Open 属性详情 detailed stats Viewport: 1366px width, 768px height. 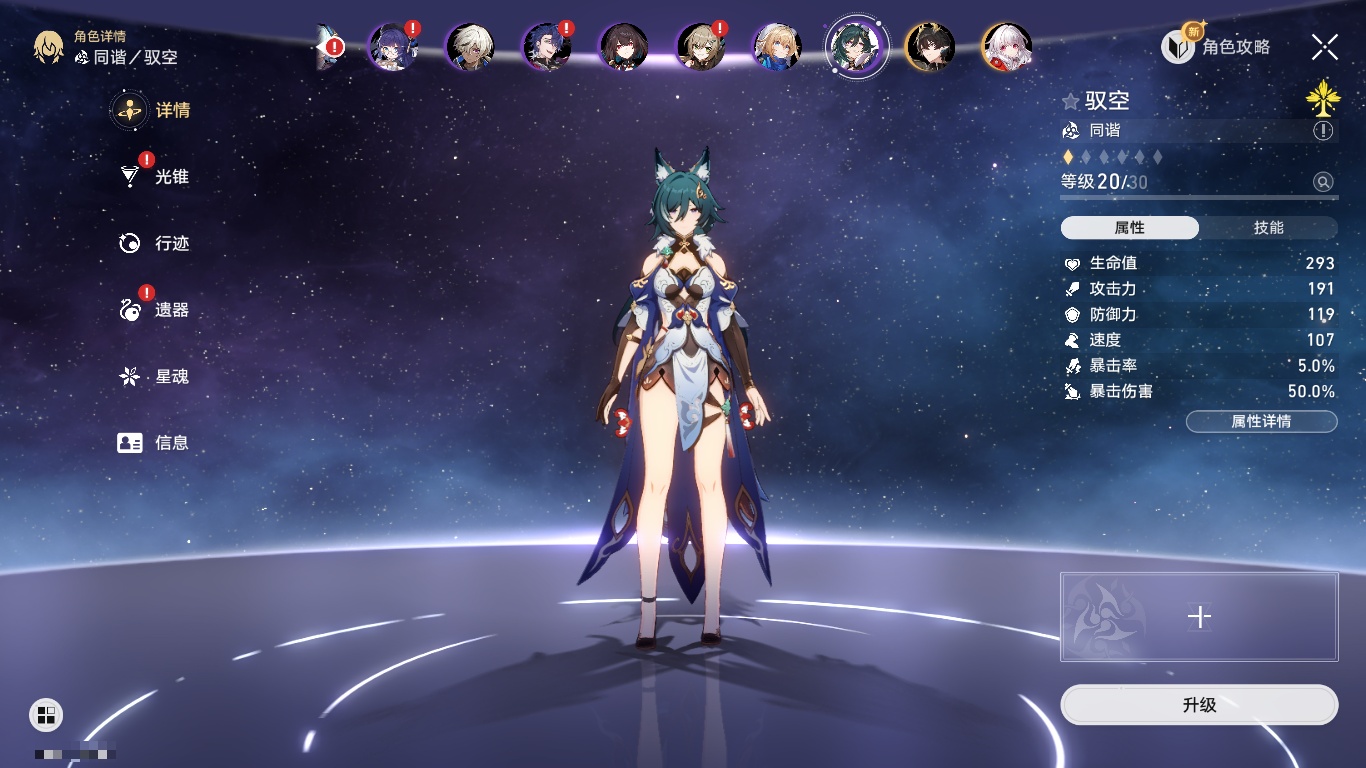[x=1261, y=421]
